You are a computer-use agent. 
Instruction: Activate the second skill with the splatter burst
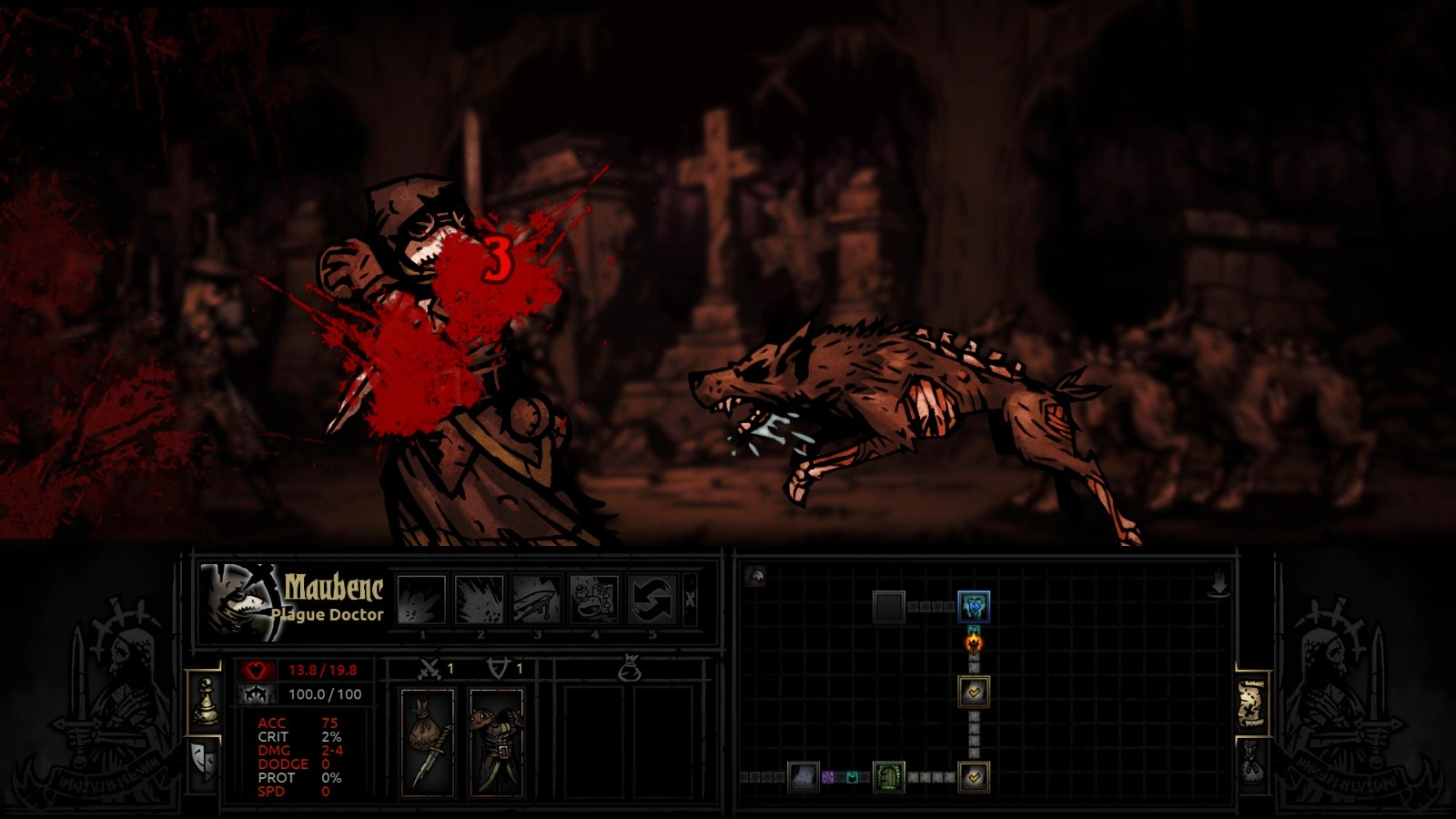(480, 600)
